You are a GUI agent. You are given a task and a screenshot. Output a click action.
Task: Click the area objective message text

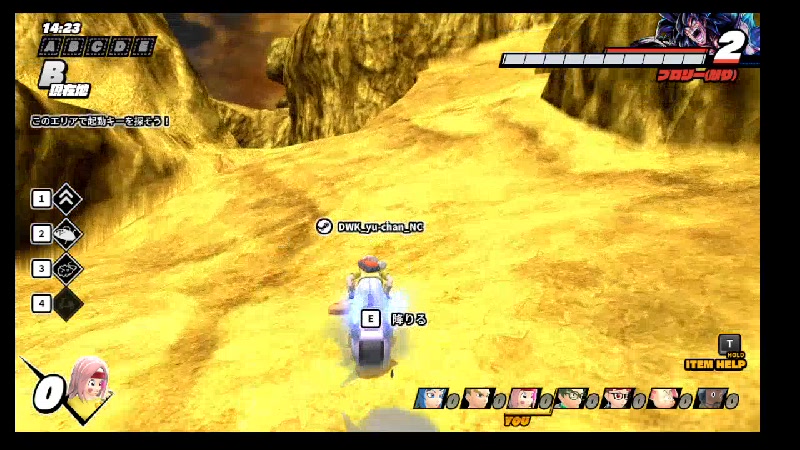(x=100, y=121)
